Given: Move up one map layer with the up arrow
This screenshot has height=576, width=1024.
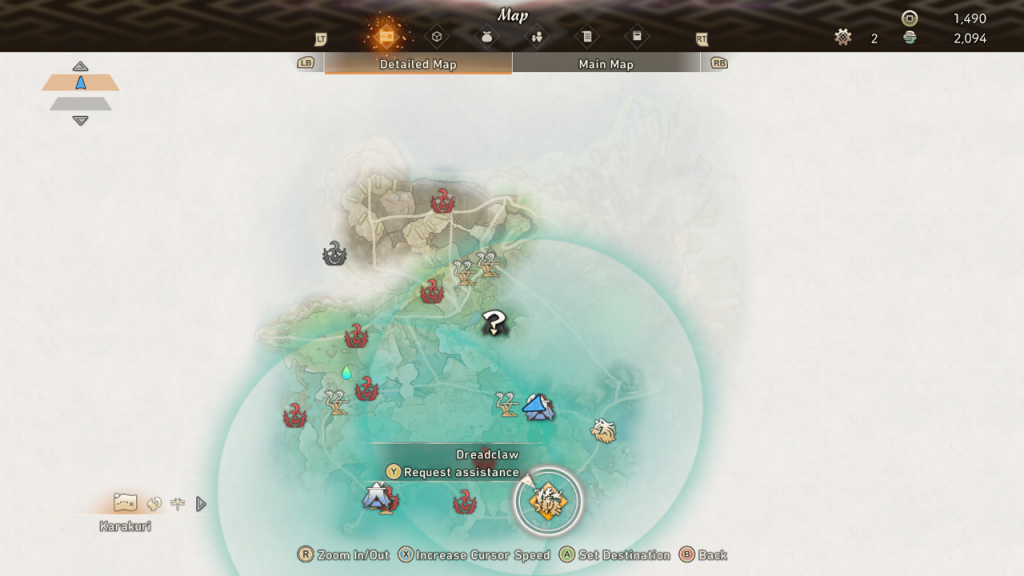Looking at the screenshot, I should 80,66.
